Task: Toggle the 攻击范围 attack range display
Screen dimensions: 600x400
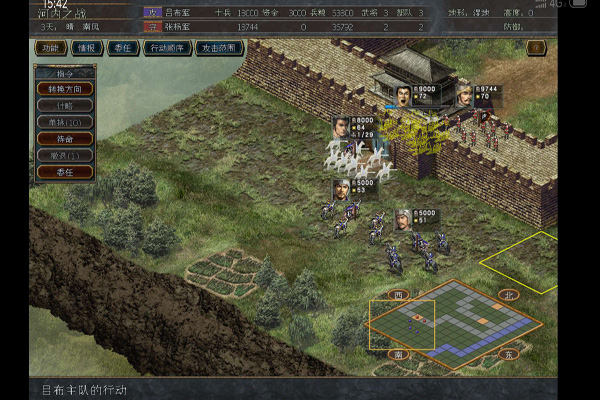Action: [219, 48]
